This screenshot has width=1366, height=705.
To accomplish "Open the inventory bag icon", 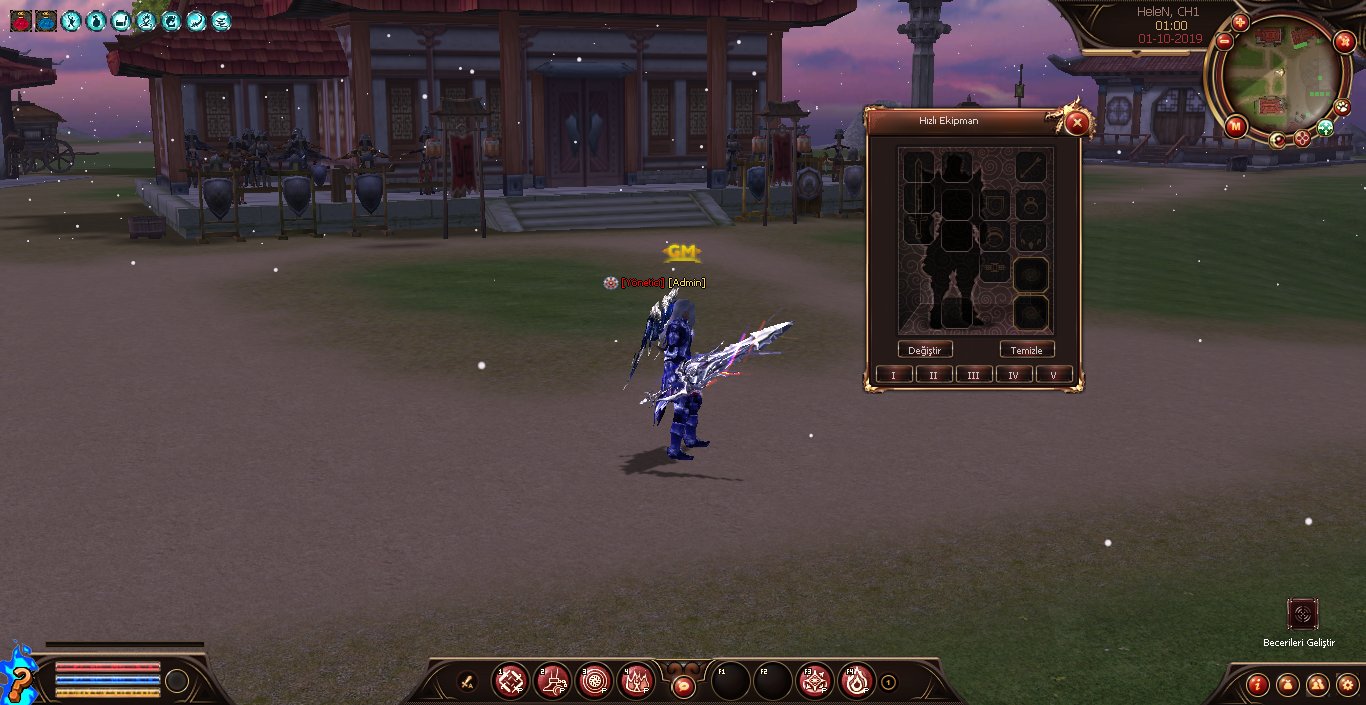I will click(1288, 684).
